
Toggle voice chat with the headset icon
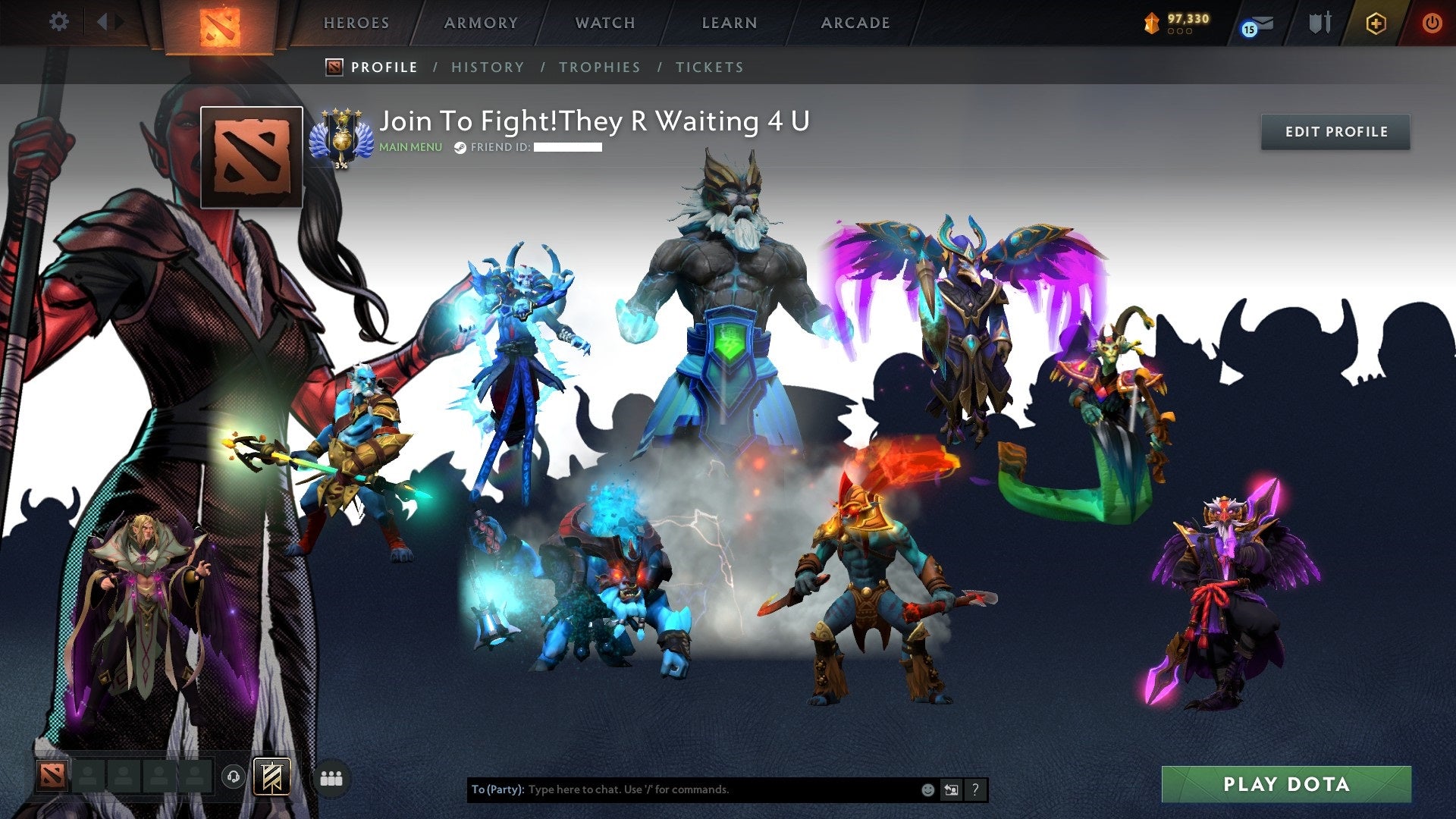[234, 776]
